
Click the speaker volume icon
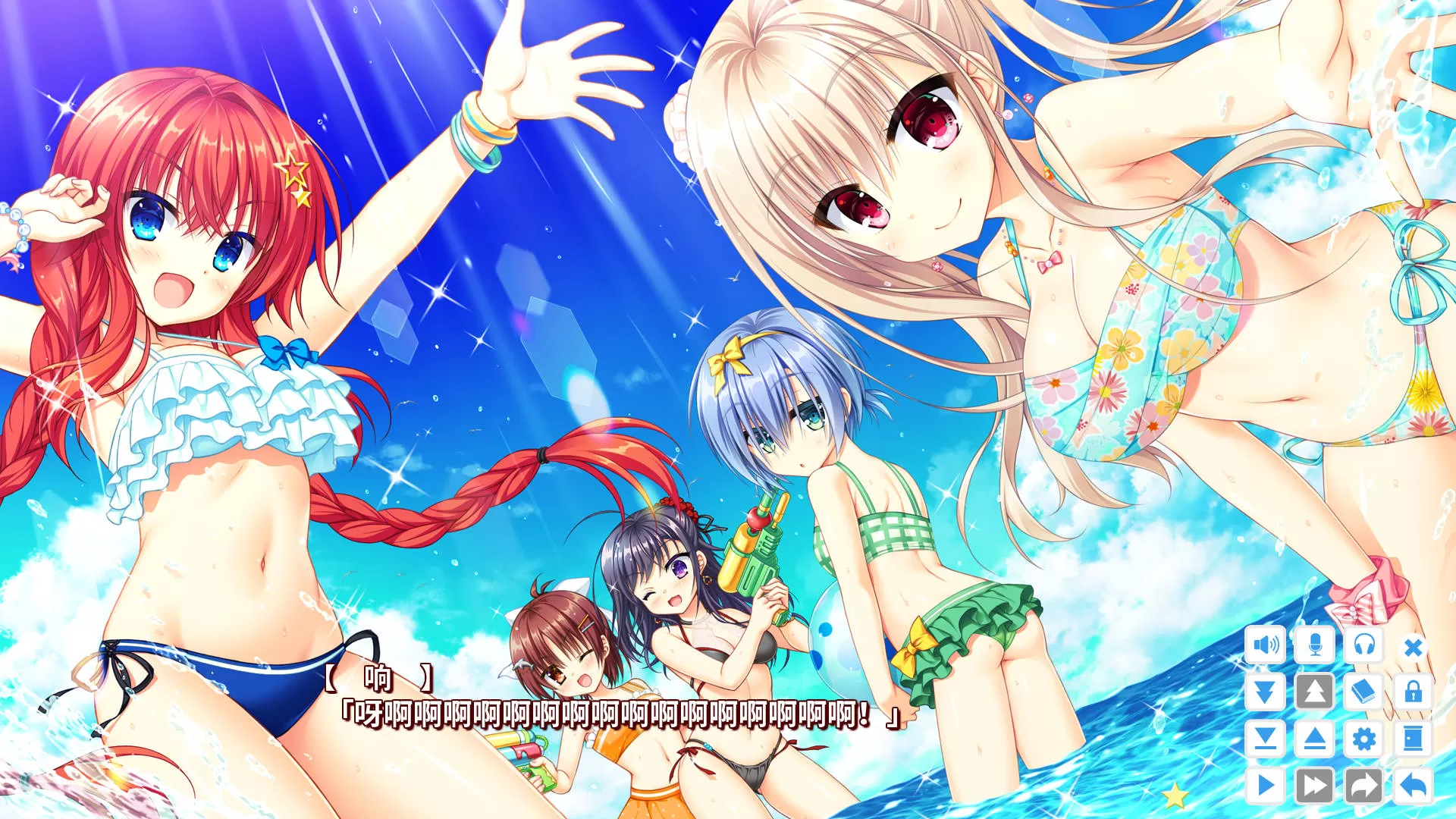[1265, 645]
